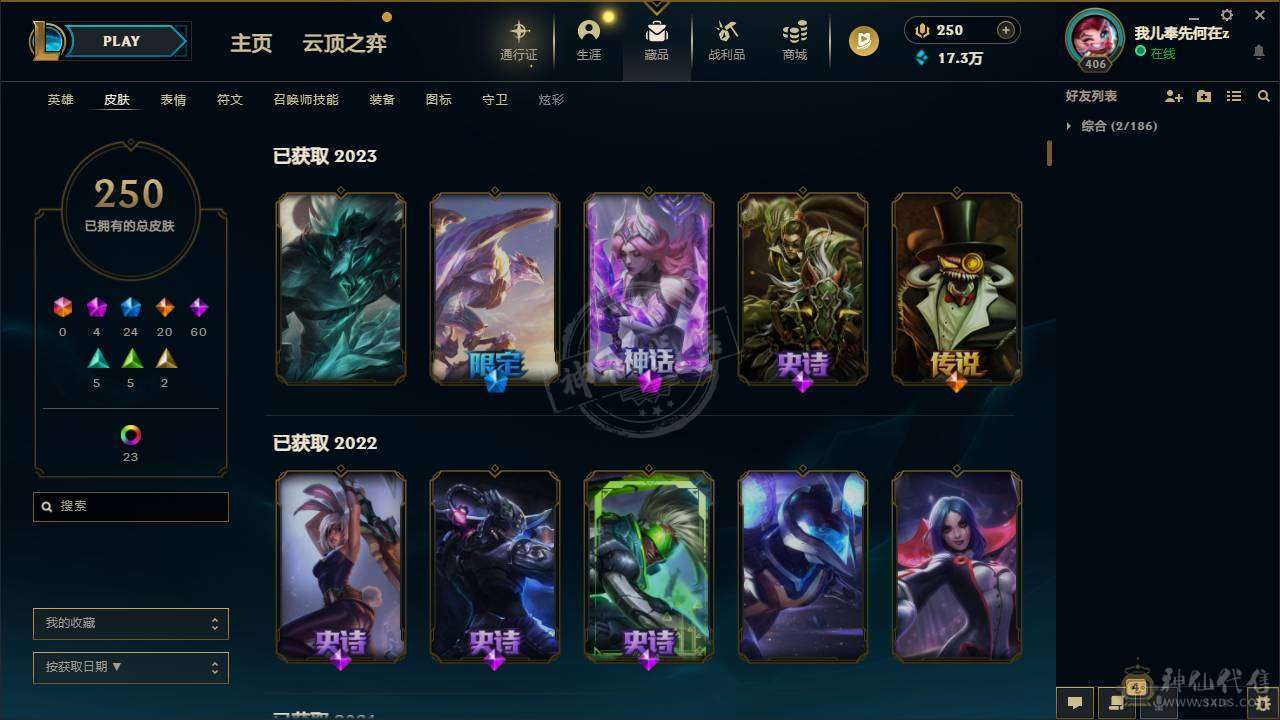Click the plus button to purchase RP
This screenshot has height=720, width=1280.
(x=1007, y=30)
